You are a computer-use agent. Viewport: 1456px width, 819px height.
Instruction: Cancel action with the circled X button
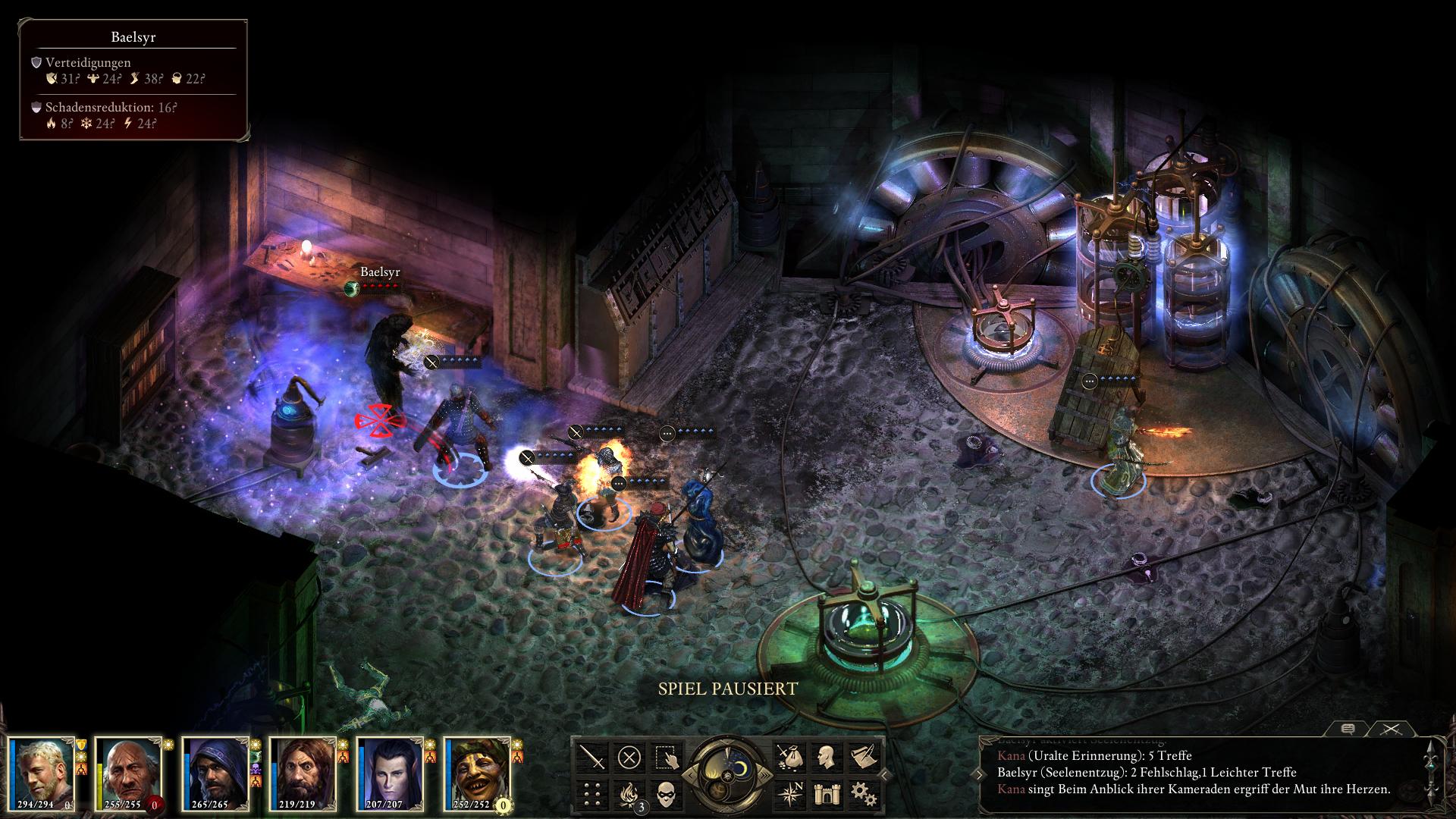629,757
